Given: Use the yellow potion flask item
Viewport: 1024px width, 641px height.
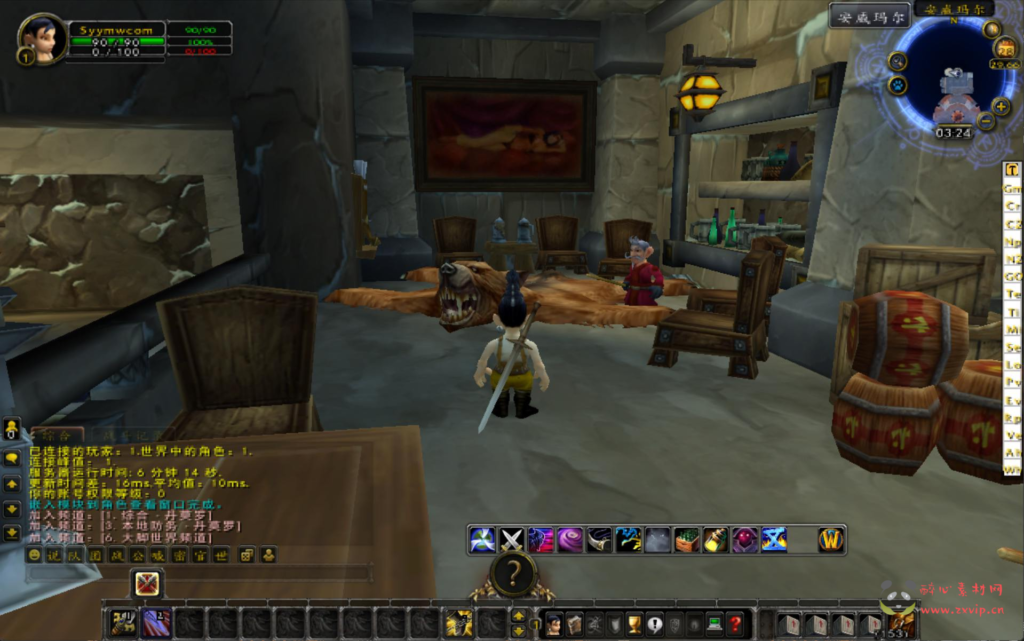Looking at the screenshot, I should [x=715, y=540].
